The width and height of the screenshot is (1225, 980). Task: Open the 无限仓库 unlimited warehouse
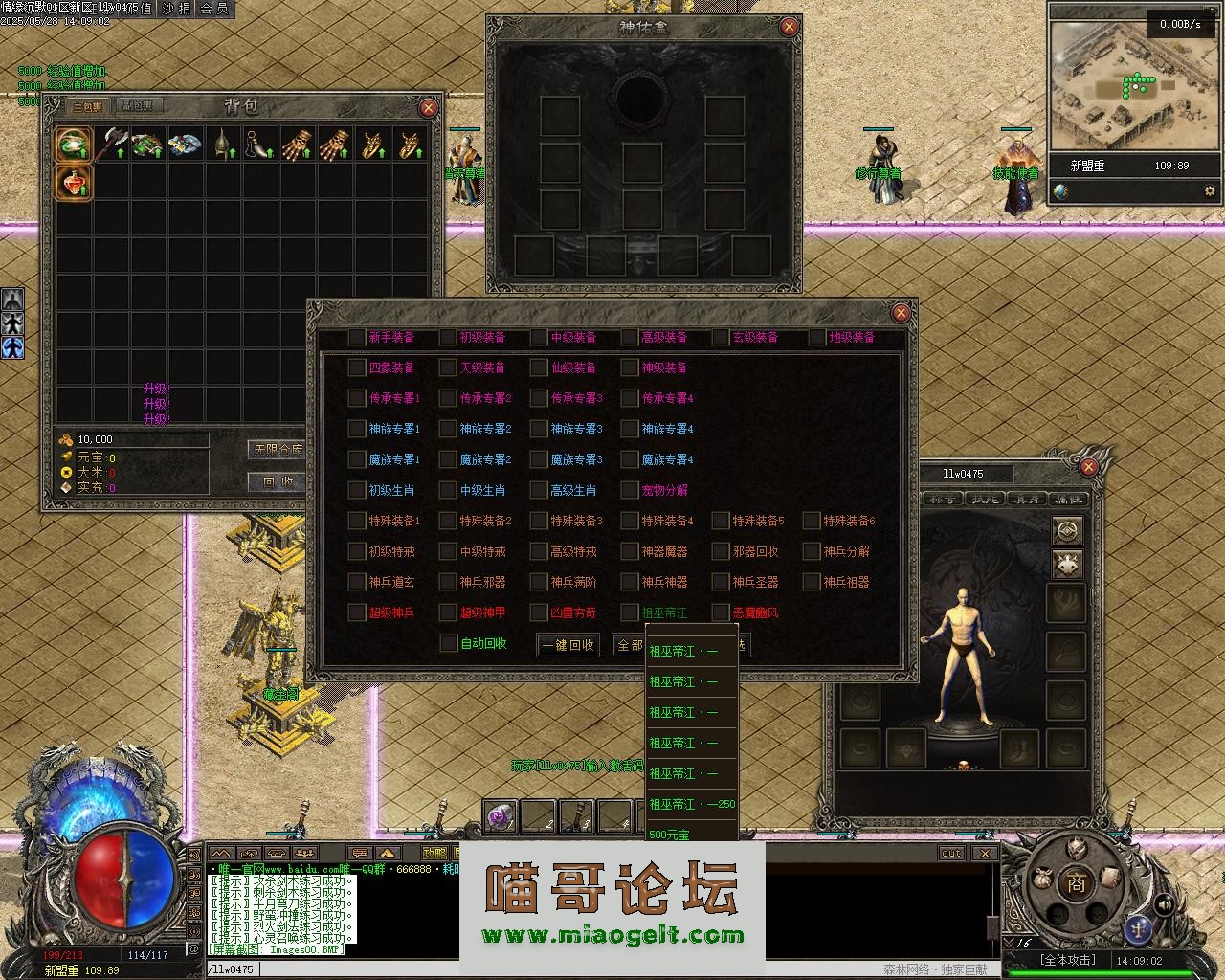click(x=278, y=449)
